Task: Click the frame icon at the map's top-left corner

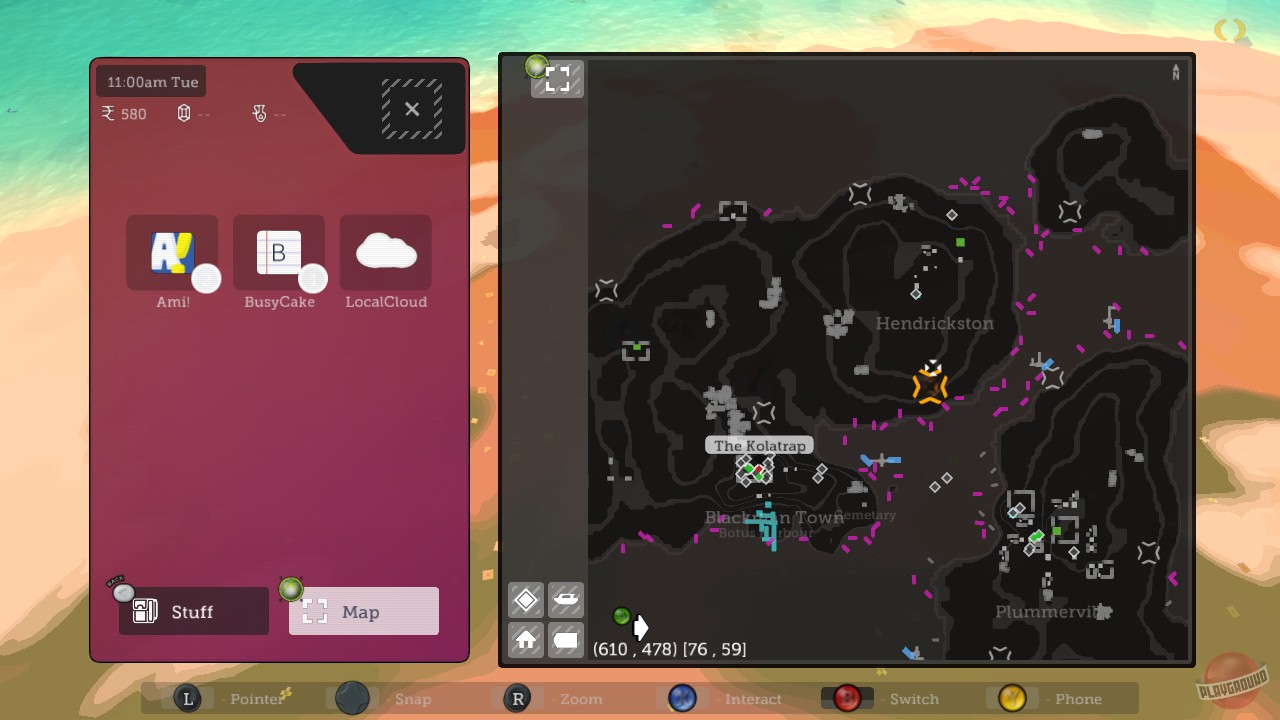Action: click(556, 78)
